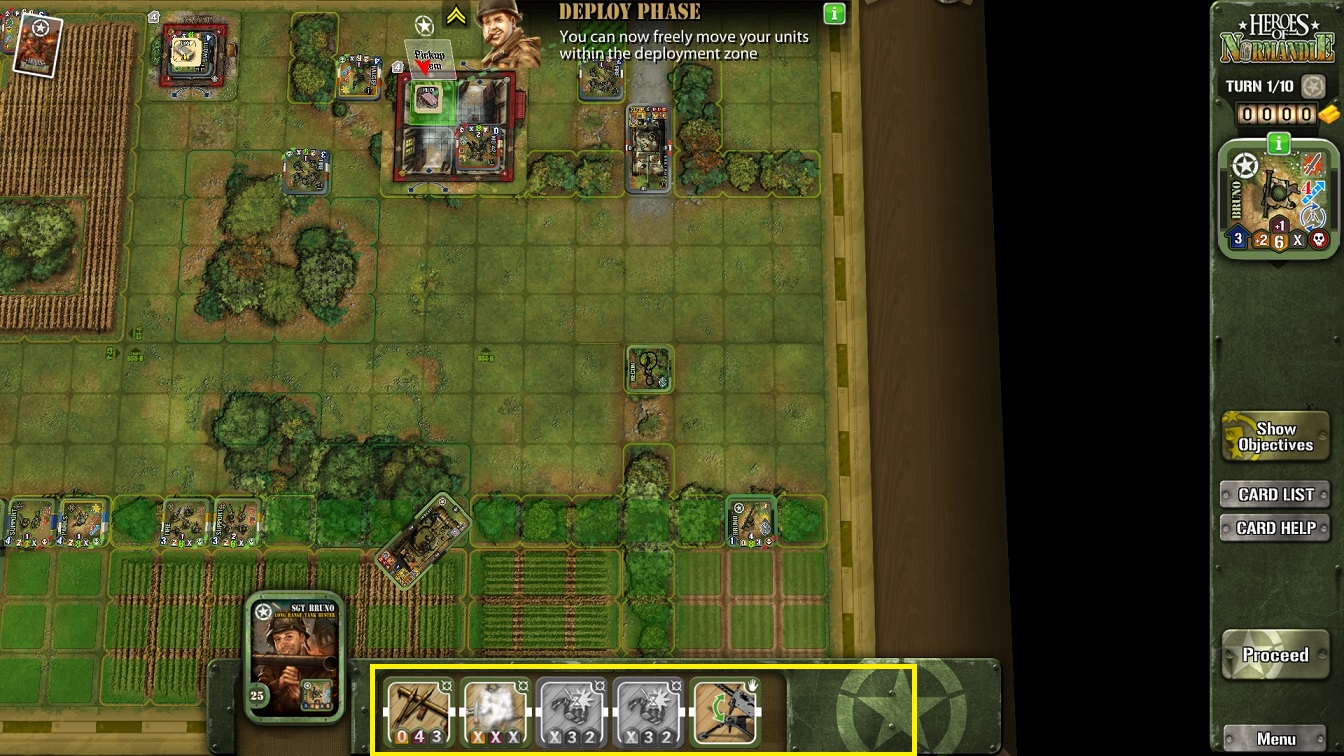Select the tilted tank unit on the board

coord(423,541)
